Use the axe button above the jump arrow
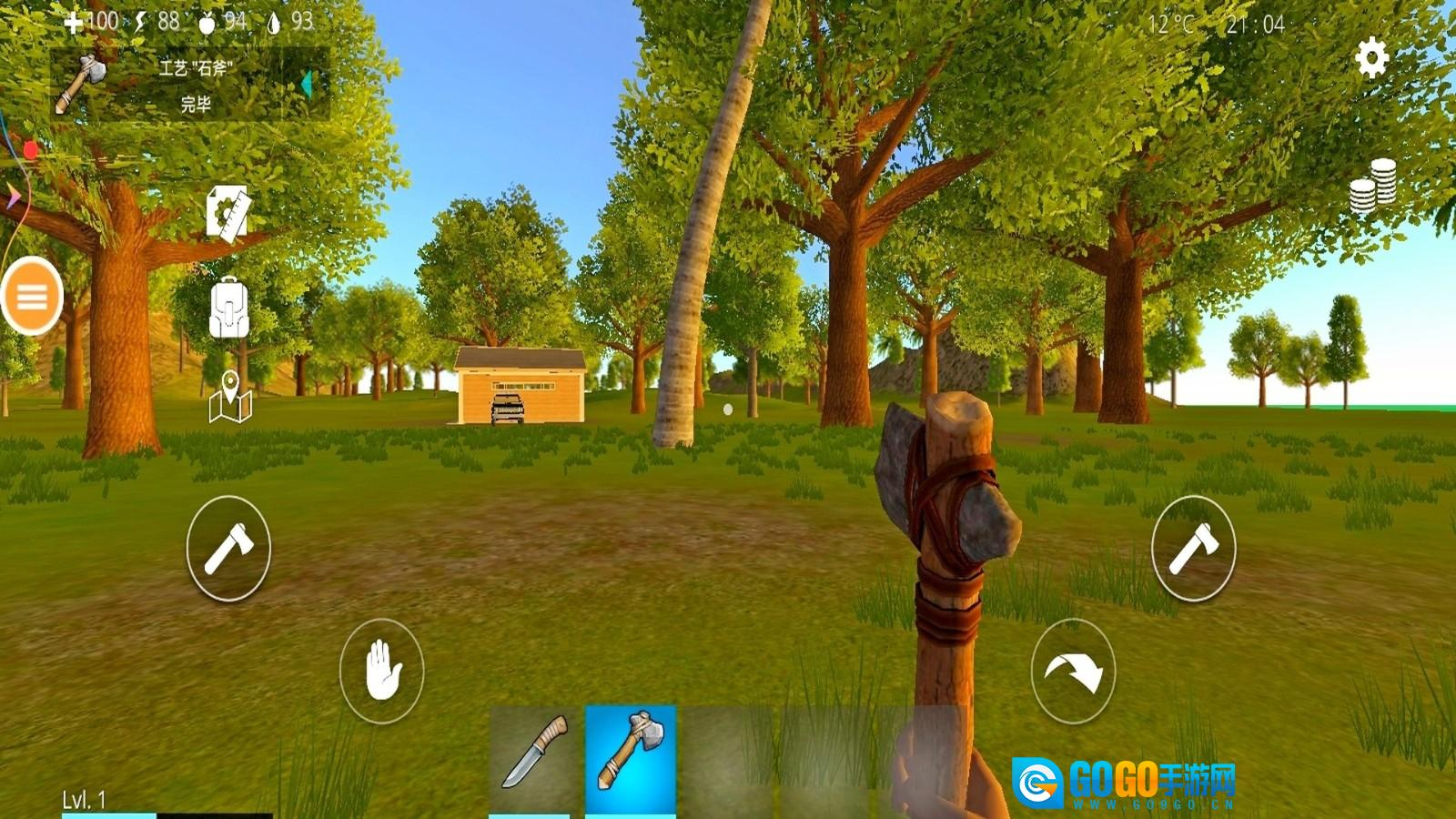Image resolution: width=1456 pixels, height=819 pixels. pos(1193,549)
